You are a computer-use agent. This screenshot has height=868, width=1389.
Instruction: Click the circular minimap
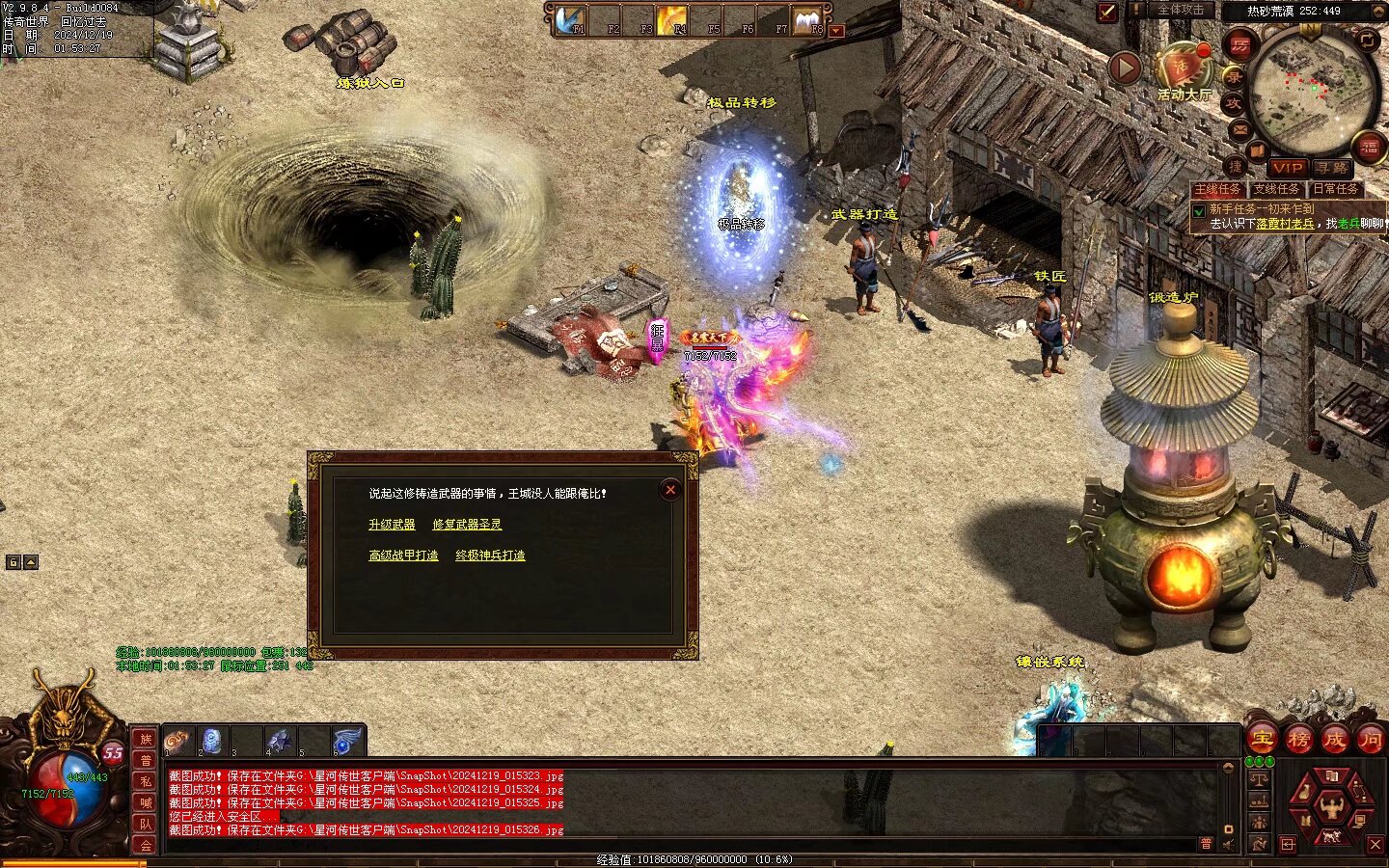1313,92
